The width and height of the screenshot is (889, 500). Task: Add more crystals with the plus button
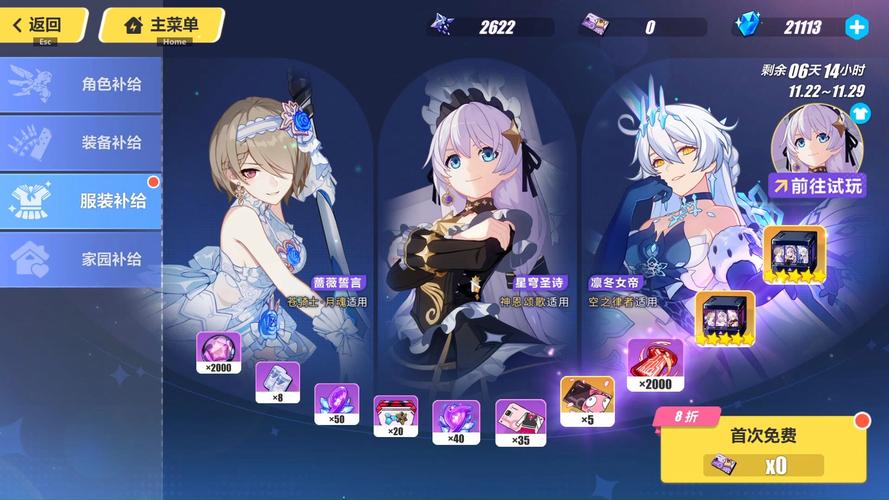click(857, 27)
